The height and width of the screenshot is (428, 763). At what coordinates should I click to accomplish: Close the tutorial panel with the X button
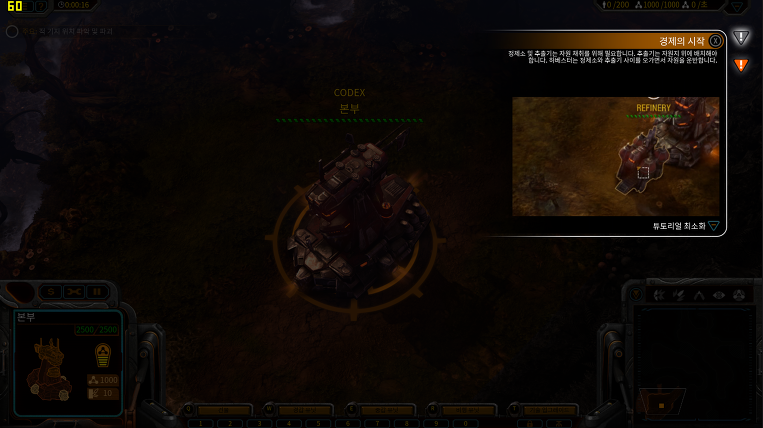[716, 41]
